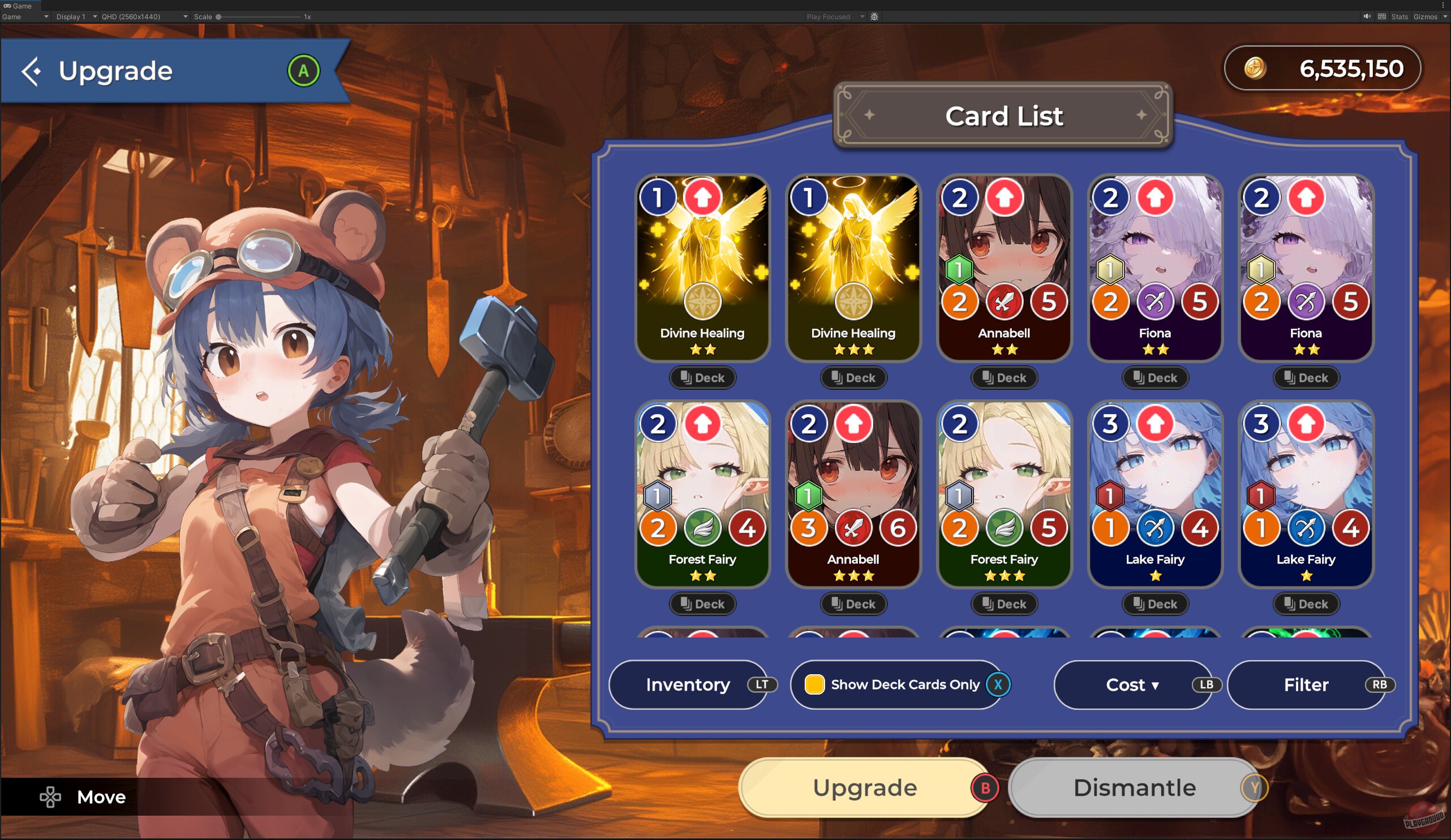Toggle Stats display in the Game view toolbar
1451x840 pixels.
tap(1399, 16)
